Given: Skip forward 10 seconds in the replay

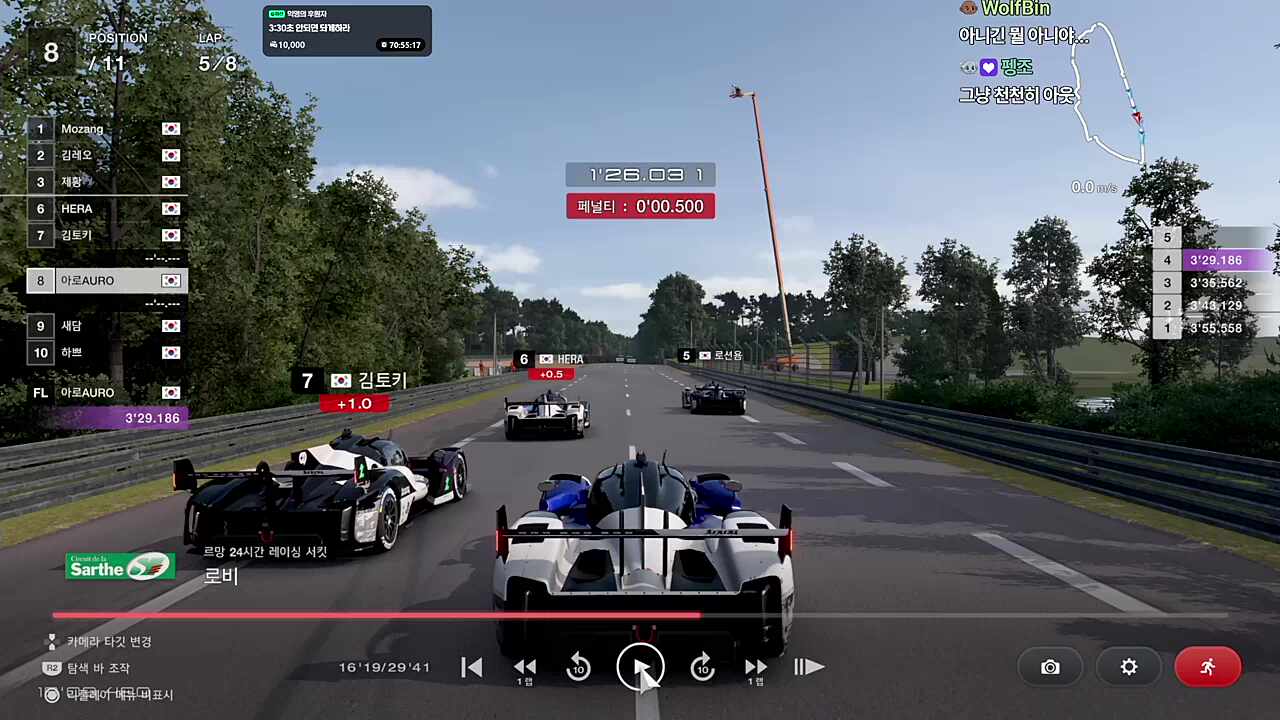Looking at the screenshot, I should (x=703, y=667).
